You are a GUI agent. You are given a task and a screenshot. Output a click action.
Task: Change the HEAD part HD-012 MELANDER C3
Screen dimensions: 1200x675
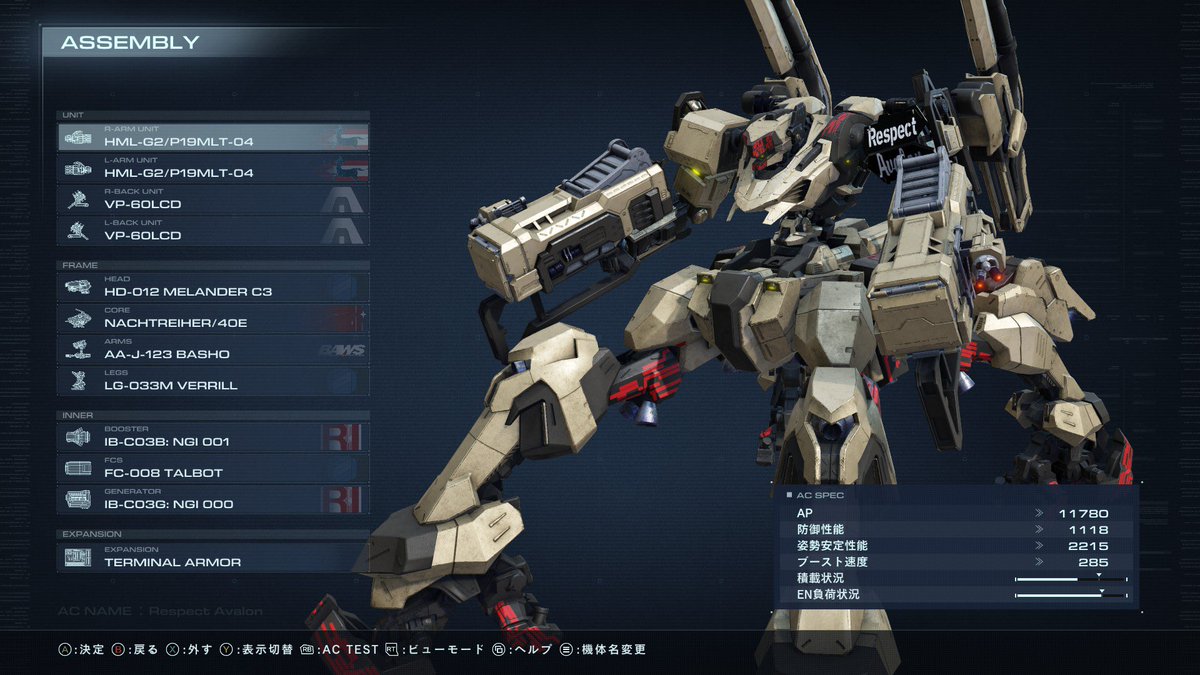pyautogui.click(x=213, y=287)
